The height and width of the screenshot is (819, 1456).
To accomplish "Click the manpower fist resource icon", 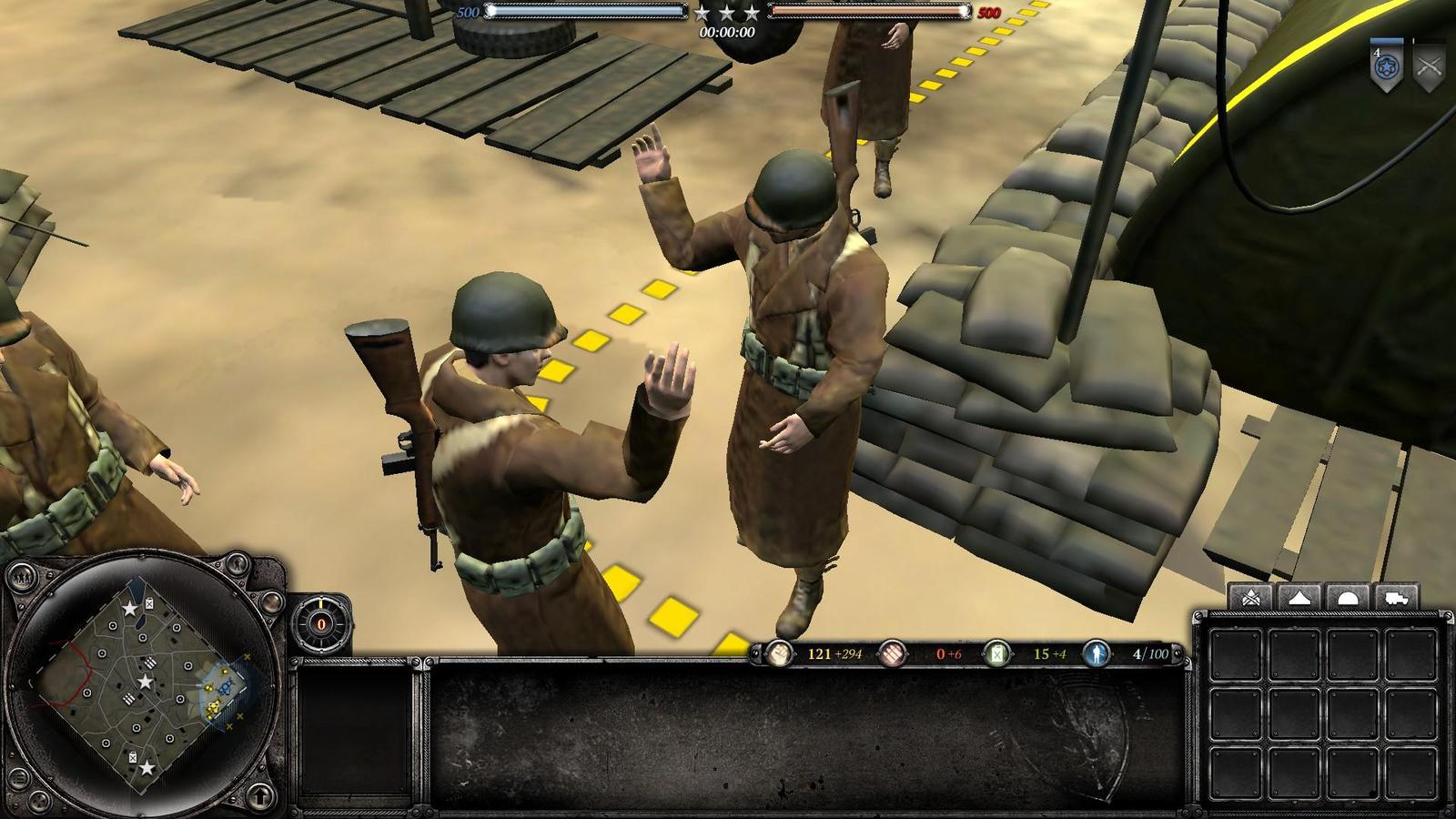I will point(780,653).
